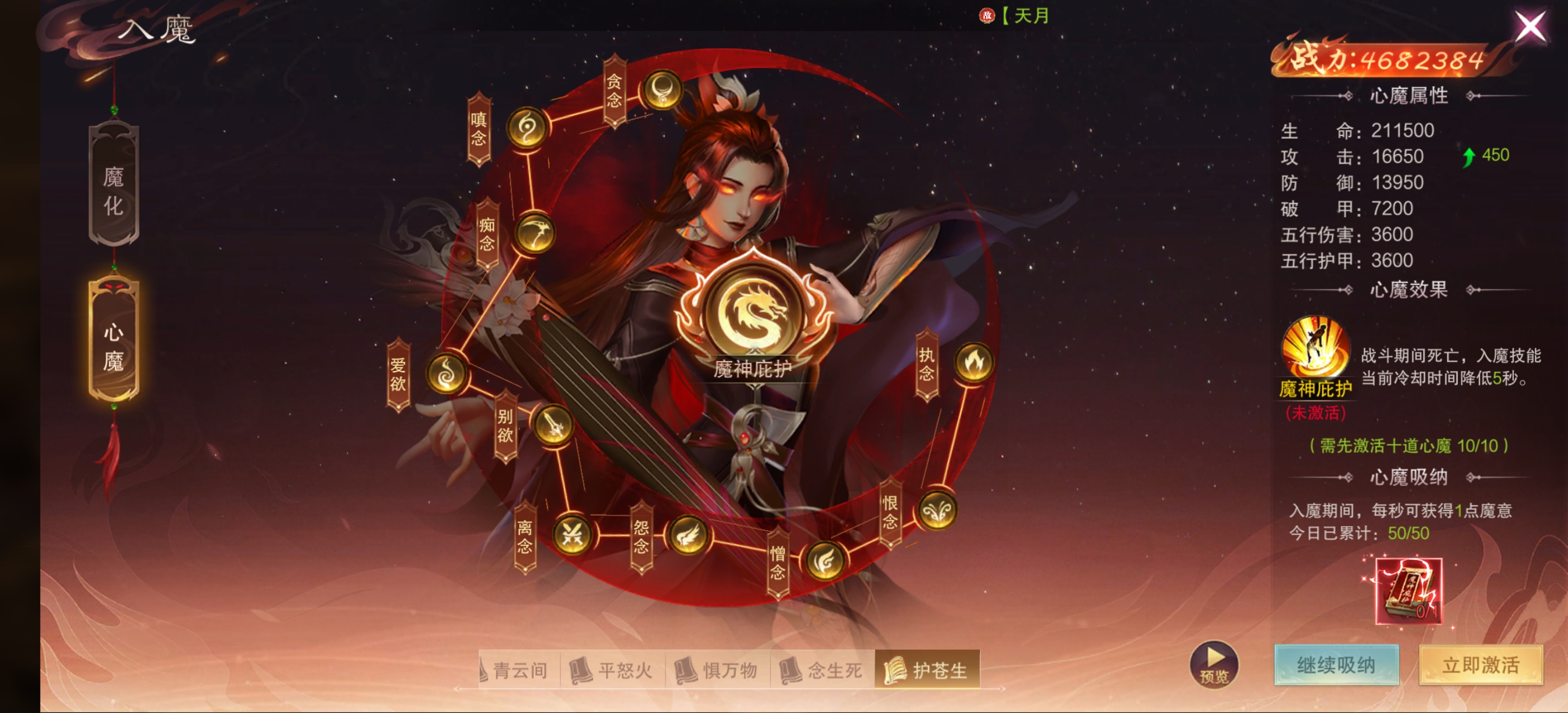This screenshot has width=1568, height=713.
Task: Switch to the 魔化 side tab
Action: click(114, 185)
